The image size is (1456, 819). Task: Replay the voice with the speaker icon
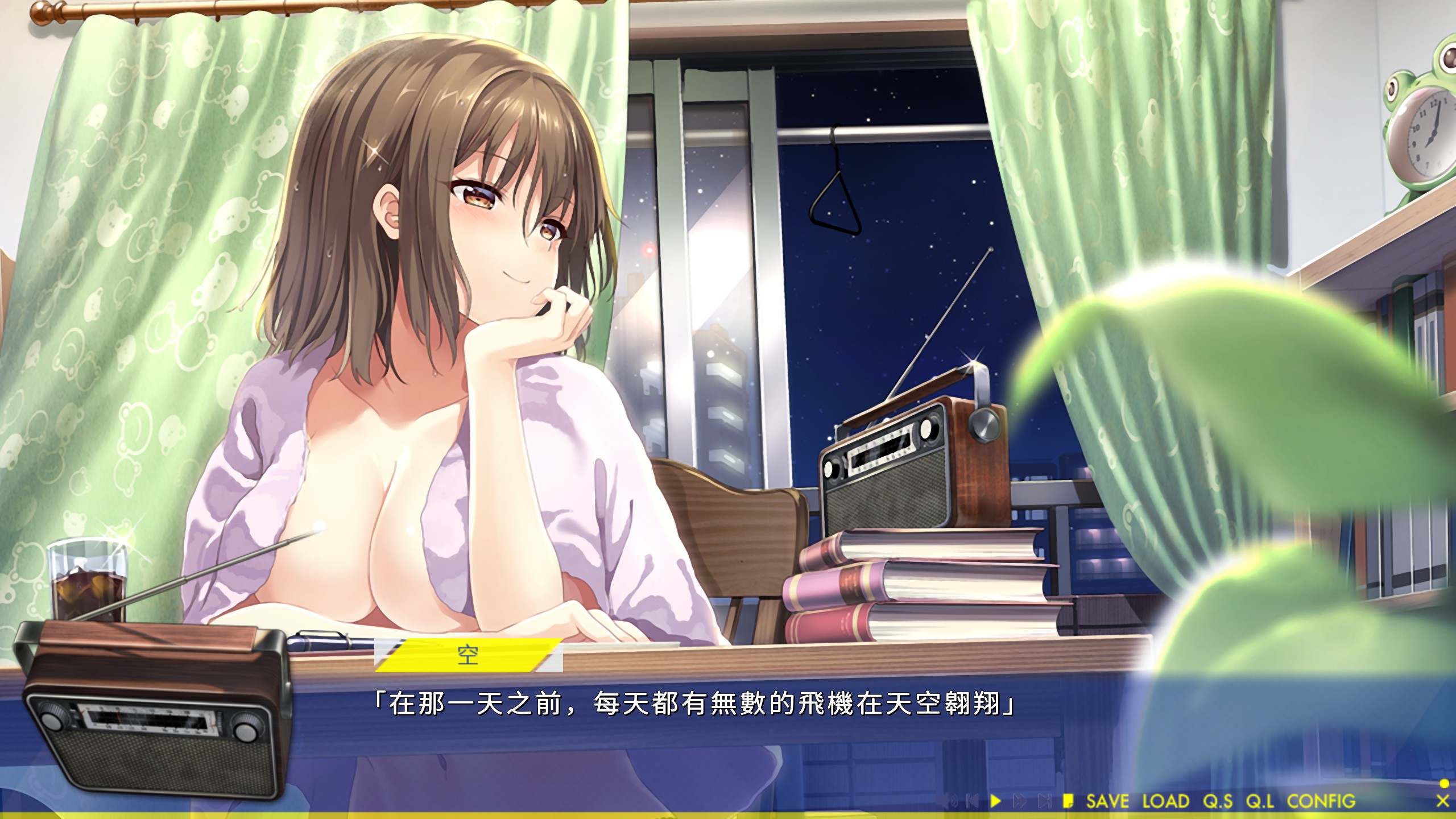coord(948,801)
